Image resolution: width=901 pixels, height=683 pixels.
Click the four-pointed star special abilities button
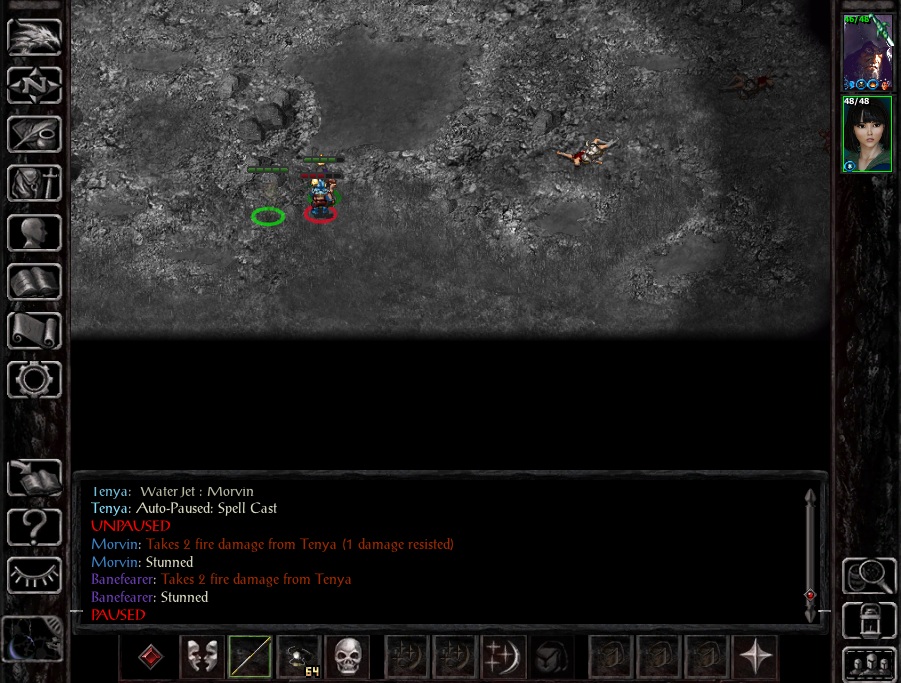(x=755, y=657)
